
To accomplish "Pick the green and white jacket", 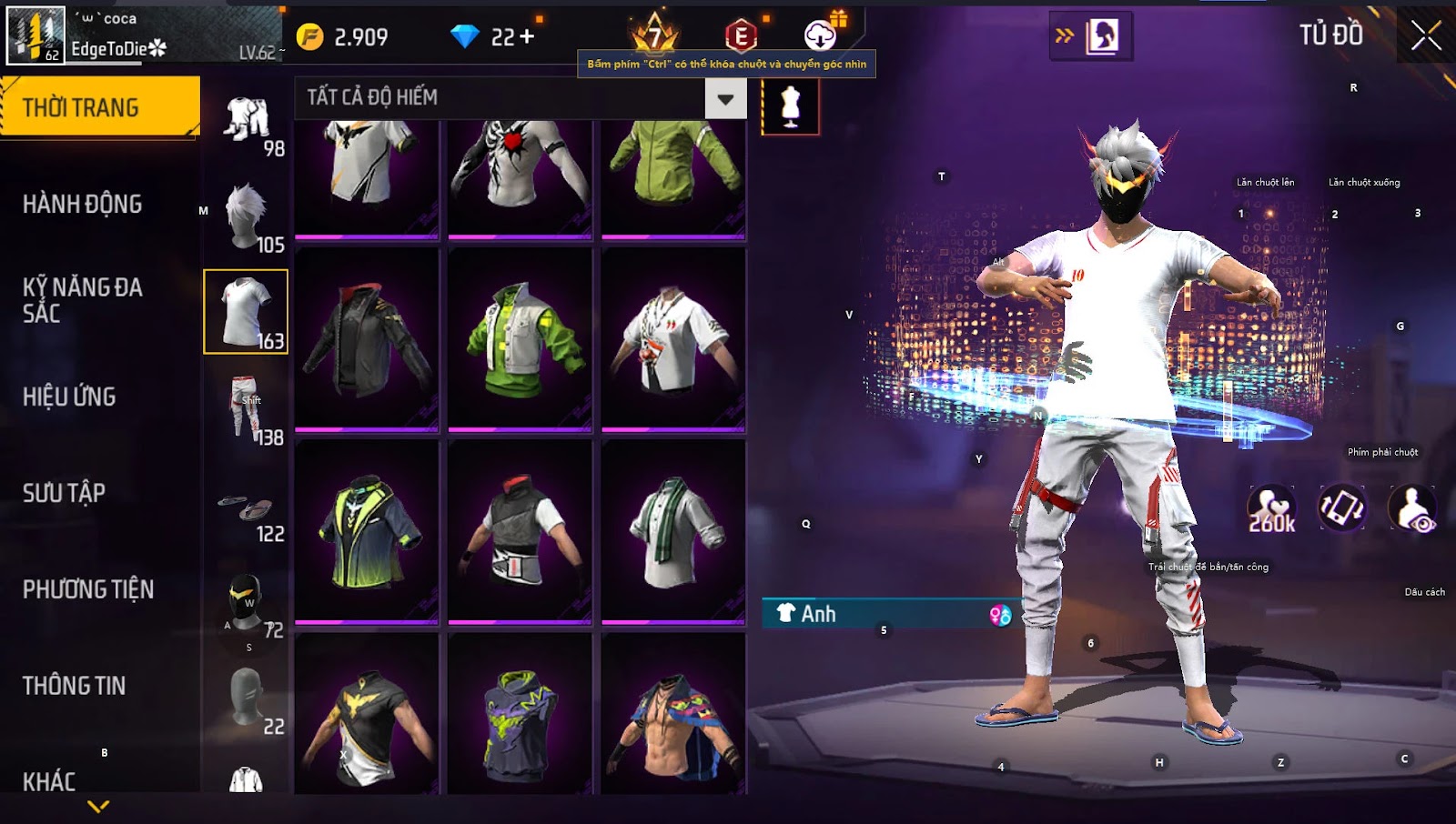I will [521, 338].
